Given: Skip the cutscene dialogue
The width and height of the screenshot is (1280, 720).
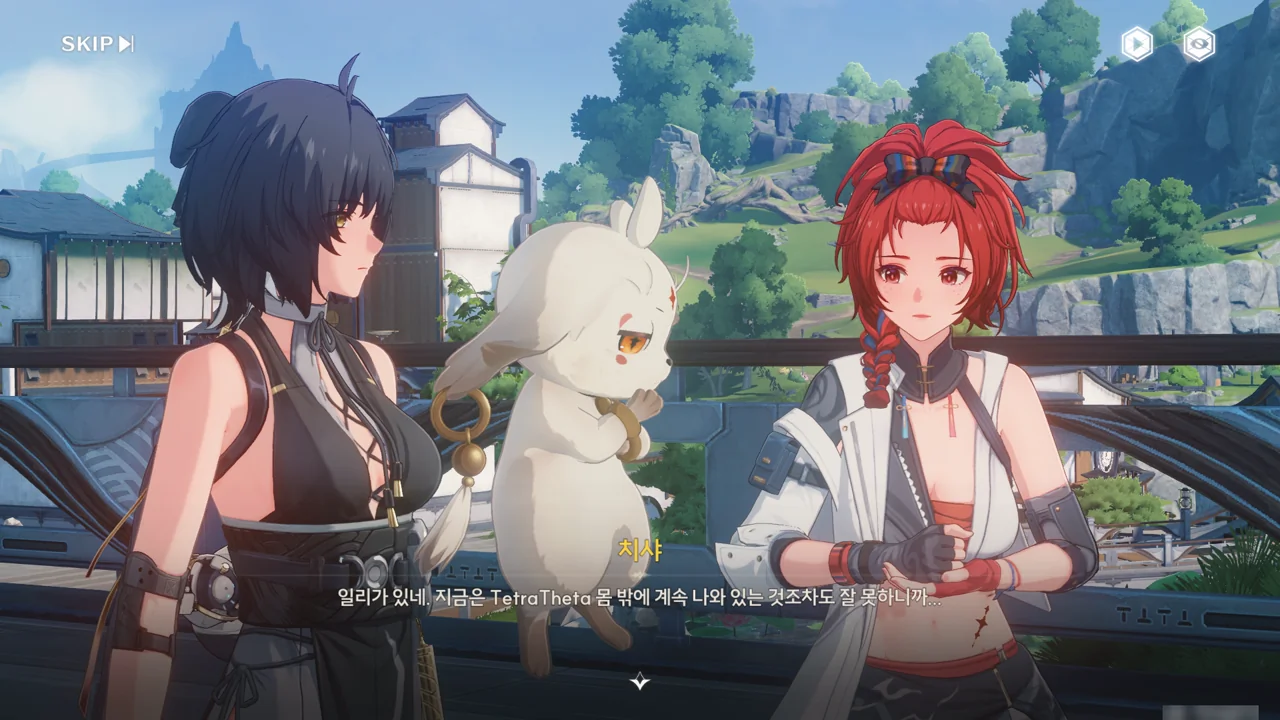Looking at the screenshot, I should 97,44.
